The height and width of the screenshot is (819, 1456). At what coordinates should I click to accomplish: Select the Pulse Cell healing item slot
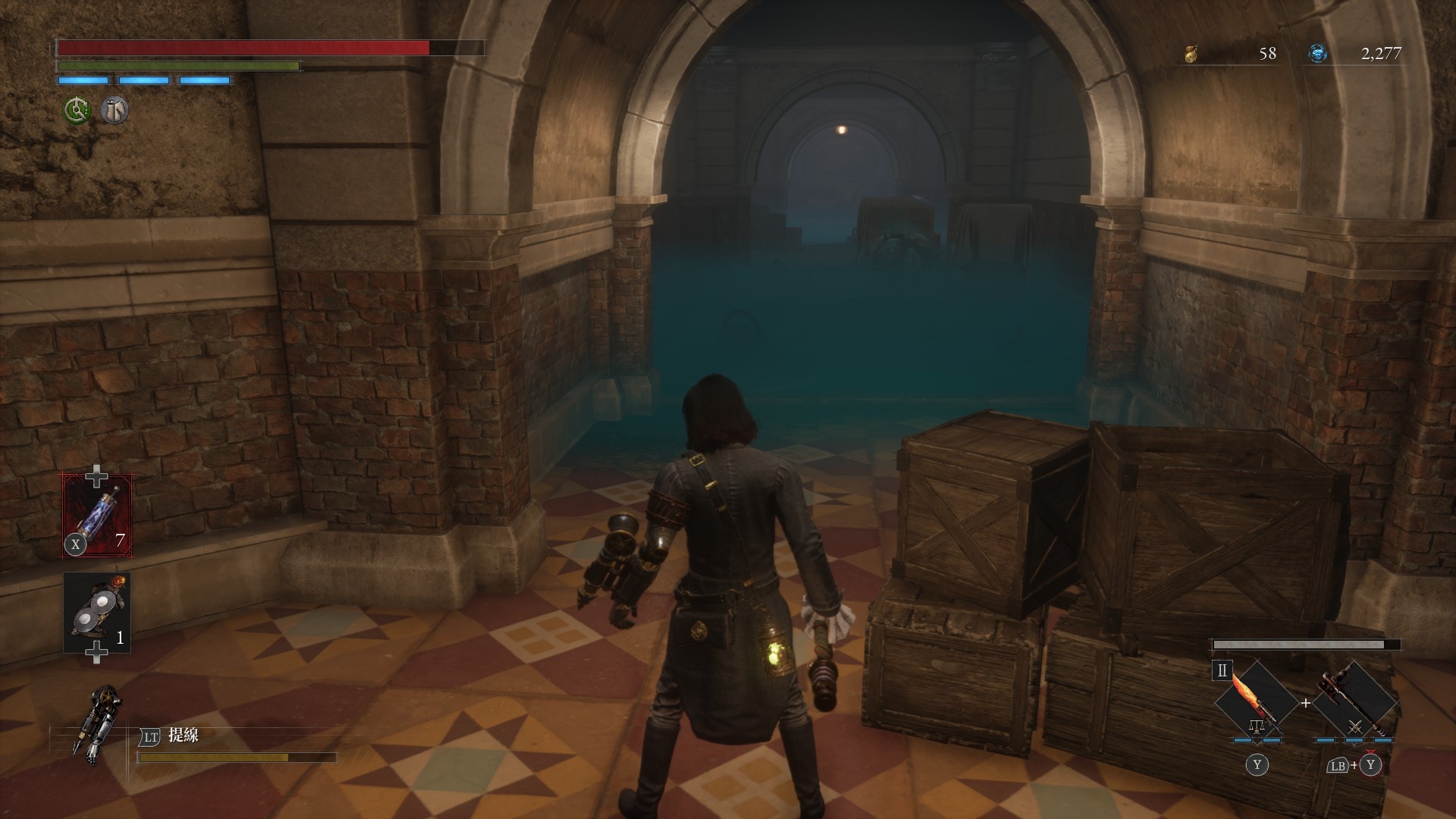click(x=97, y=515)
